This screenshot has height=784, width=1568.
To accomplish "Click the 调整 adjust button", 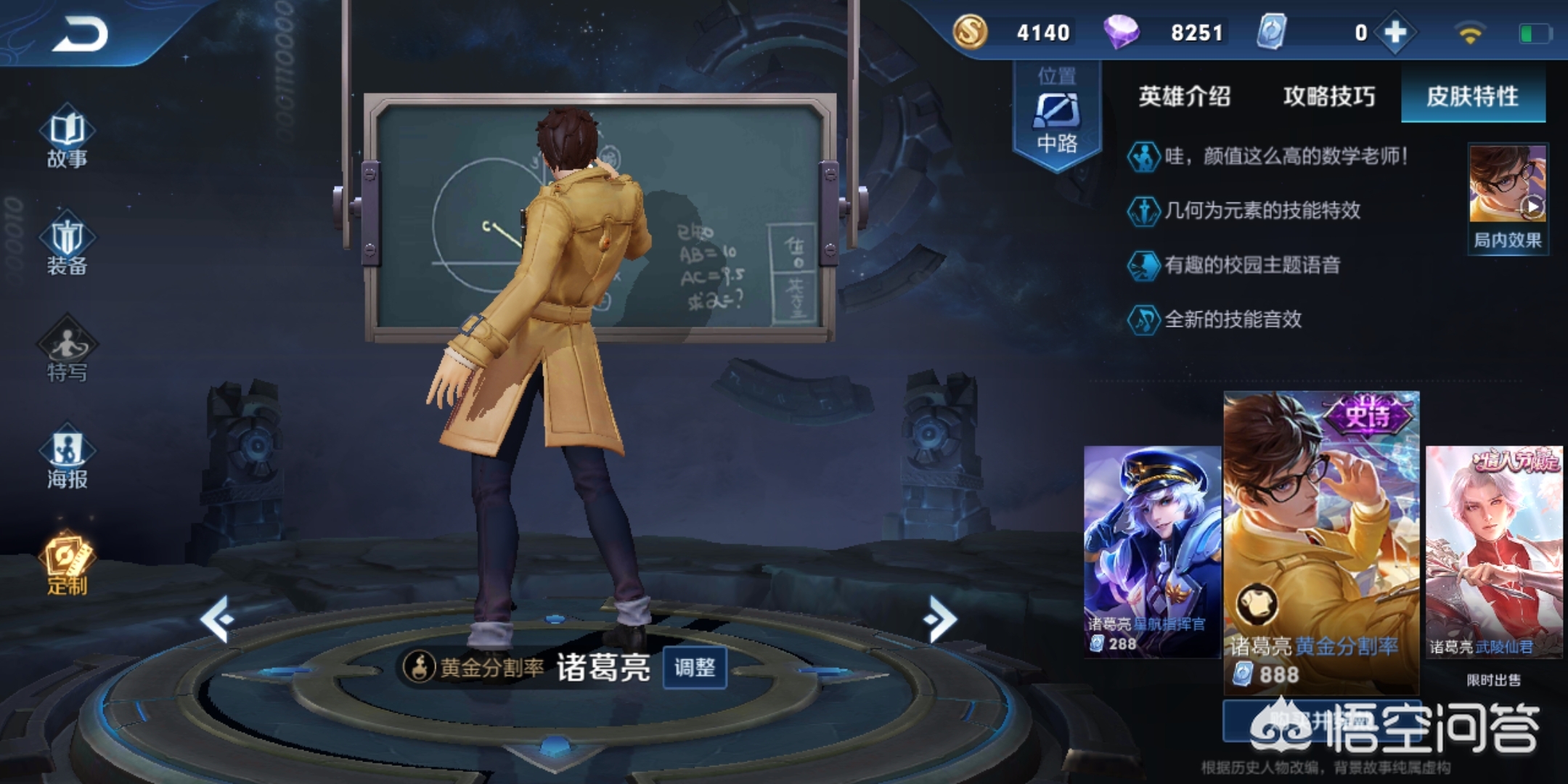I will pos(695,667).
